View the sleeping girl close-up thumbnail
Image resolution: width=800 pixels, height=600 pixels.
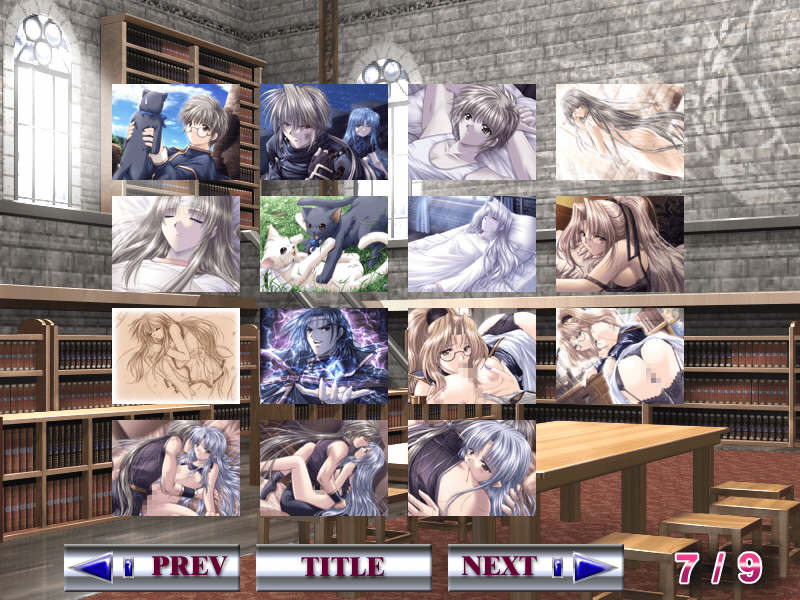coord(176,244)
